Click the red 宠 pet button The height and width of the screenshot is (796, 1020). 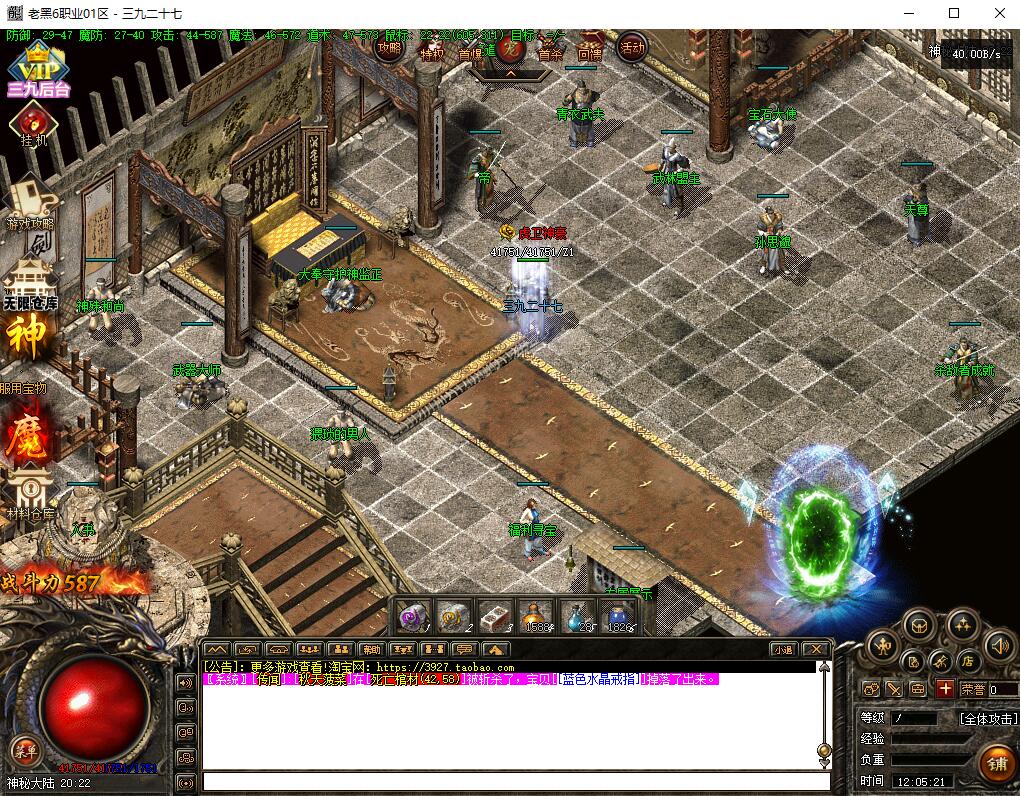coord(510,46)
